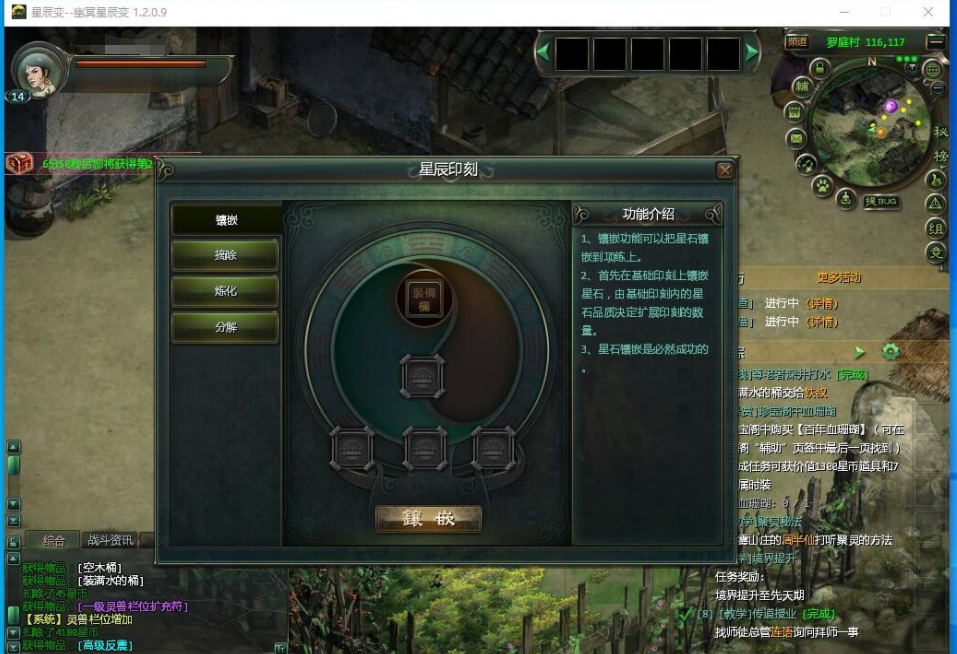Open the quest tracker gear settings
This screenshot has width=957, height=654.
pyautogui.click(x=890, y=351)
